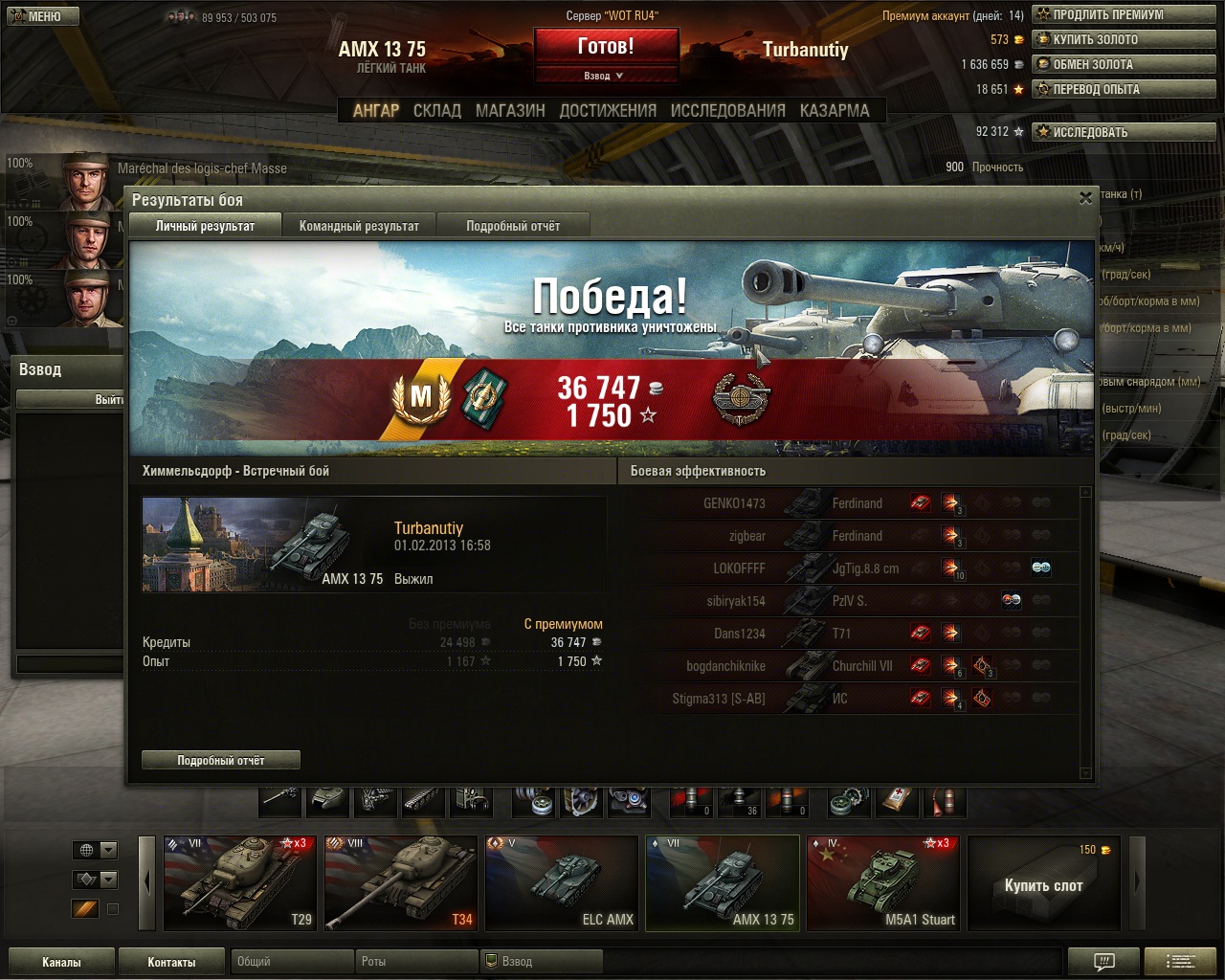Choose the M5A1 Stuart tank
The height and width of the screenshot is (980, 1225).
point(882,882)
